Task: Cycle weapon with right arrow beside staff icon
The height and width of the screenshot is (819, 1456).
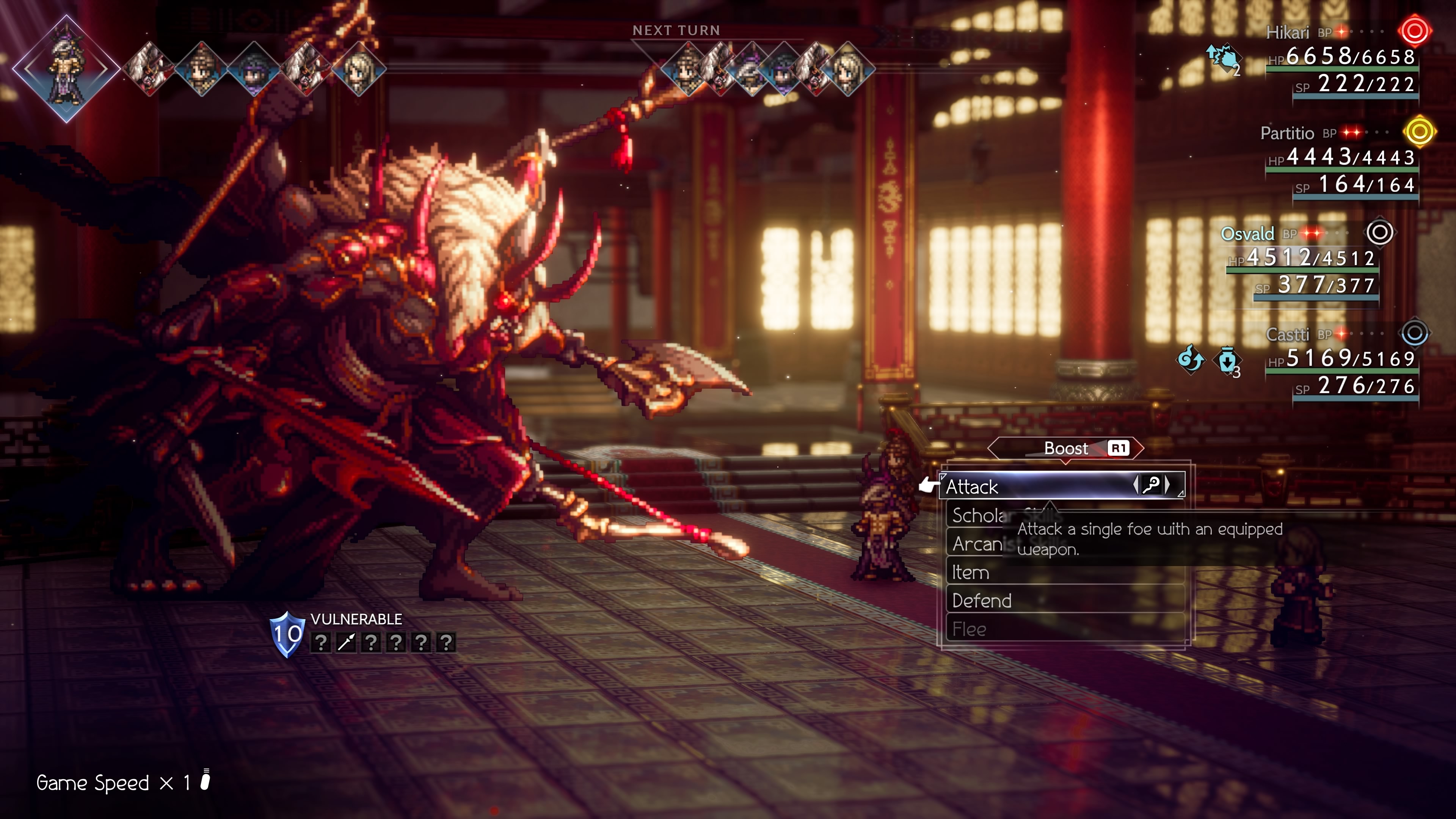Action: [x=1168, y=485]
